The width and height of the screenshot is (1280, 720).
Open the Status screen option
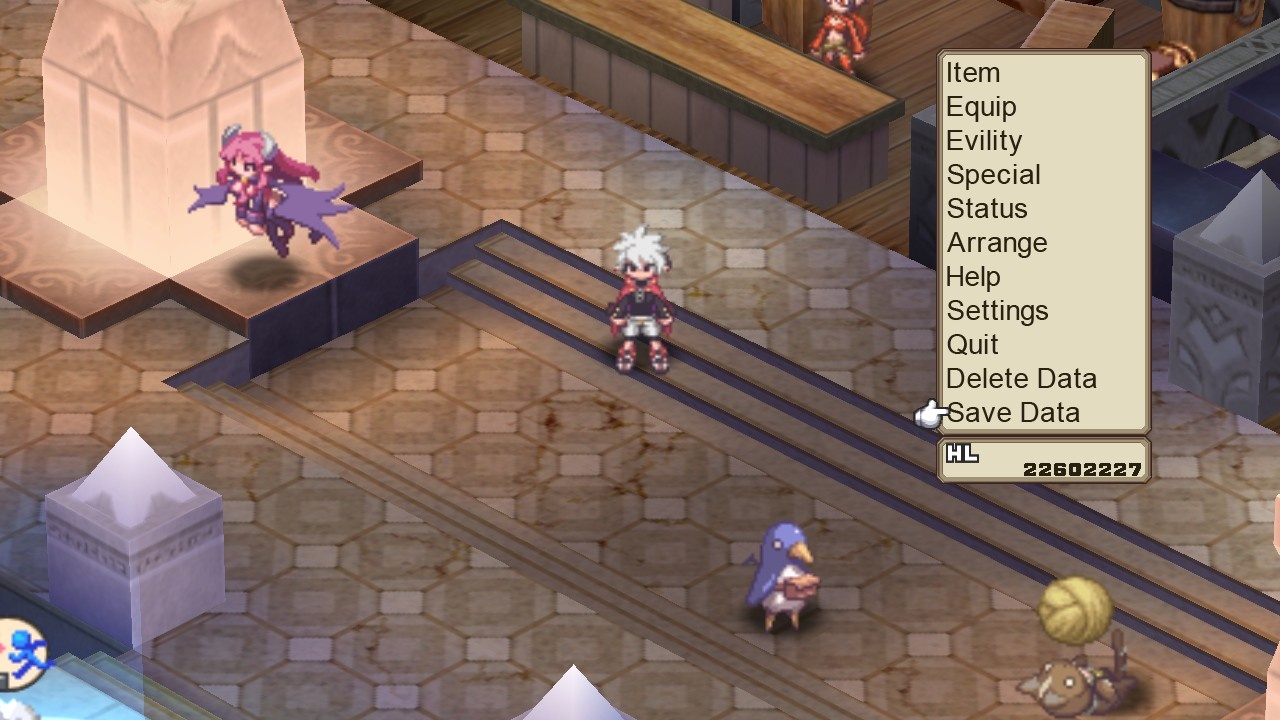[986, 209]
